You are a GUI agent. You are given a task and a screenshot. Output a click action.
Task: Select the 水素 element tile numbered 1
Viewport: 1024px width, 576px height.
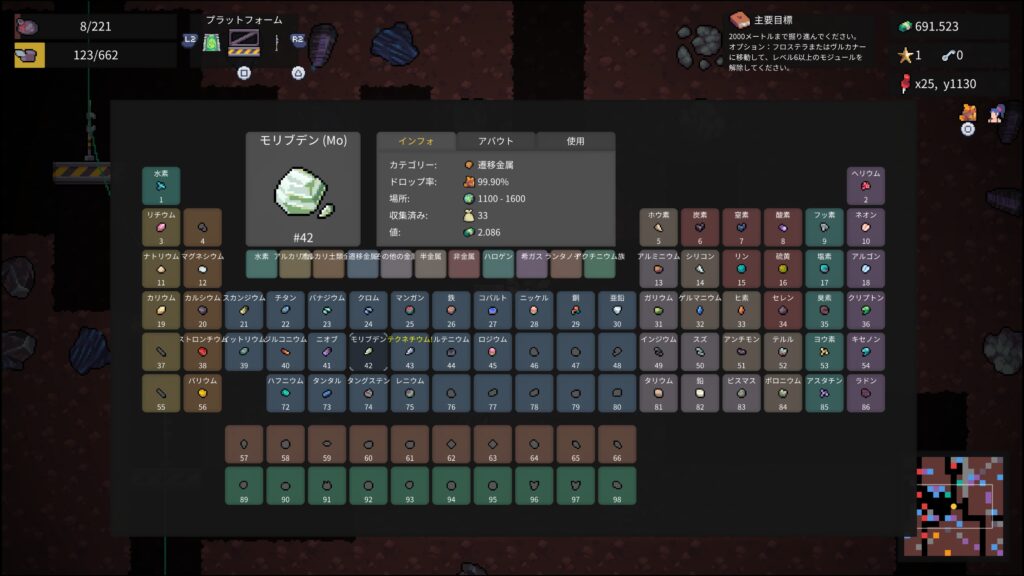[161, 186]
